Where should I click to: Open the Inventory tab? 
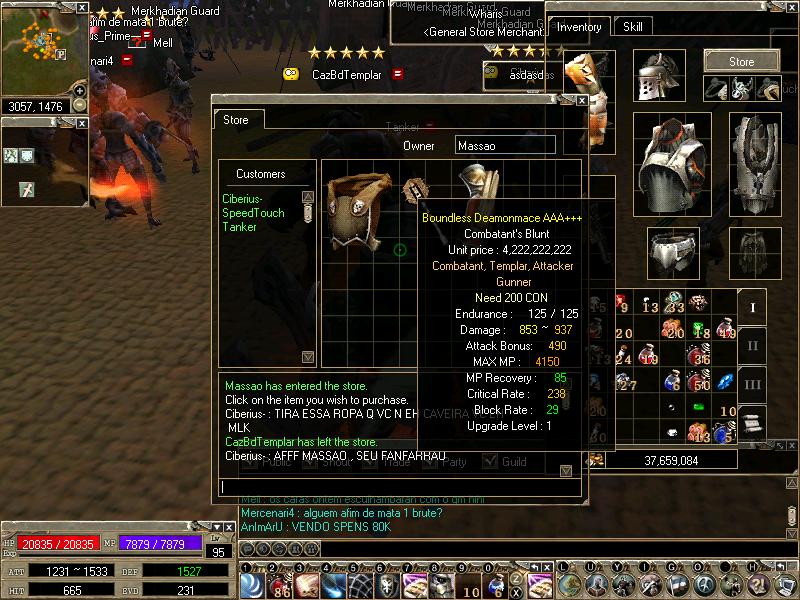[579, 27]
